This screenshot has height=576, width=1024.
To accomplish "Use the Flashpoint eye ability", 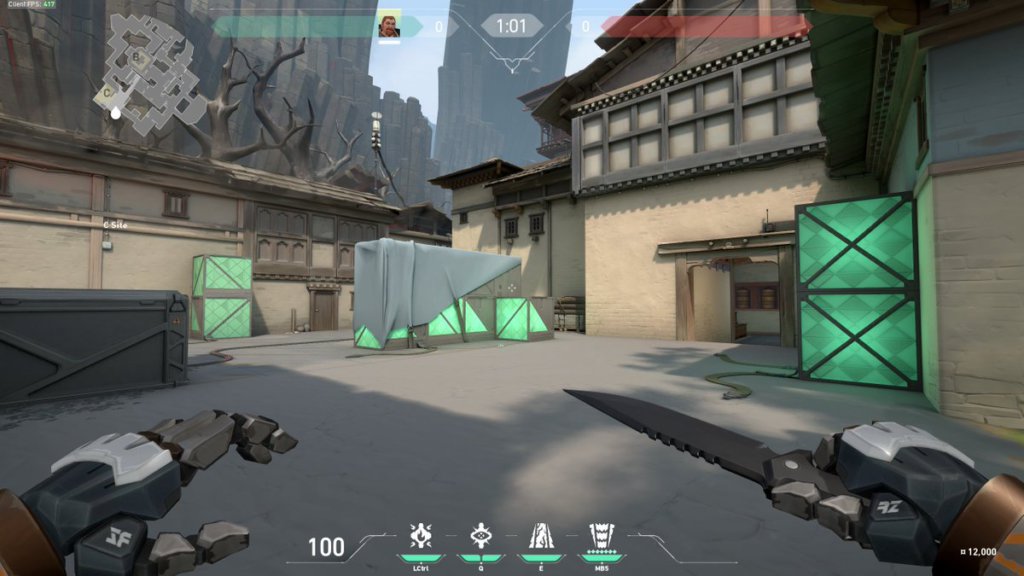I will [481, 537].
